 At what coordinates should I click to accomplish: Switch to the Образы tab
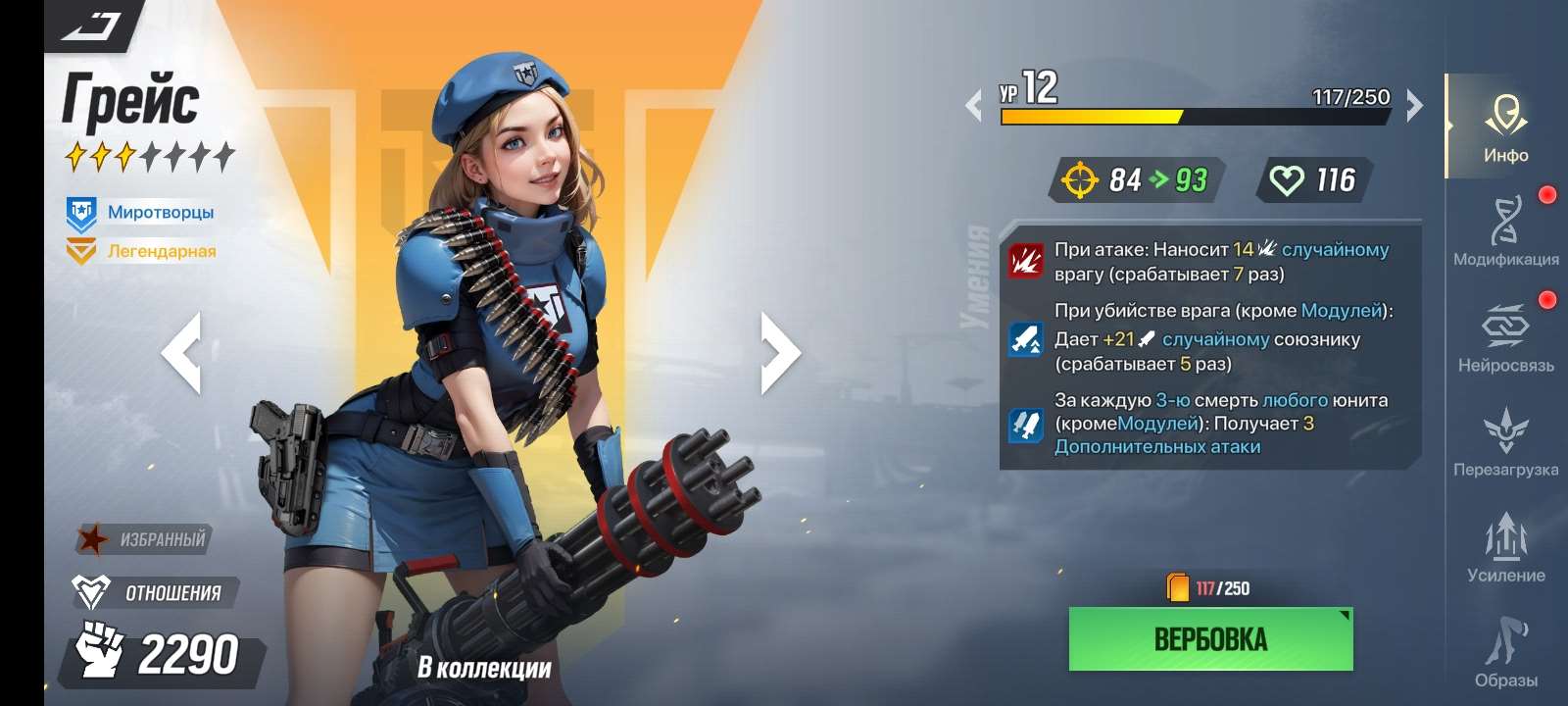coord(1505,652)
